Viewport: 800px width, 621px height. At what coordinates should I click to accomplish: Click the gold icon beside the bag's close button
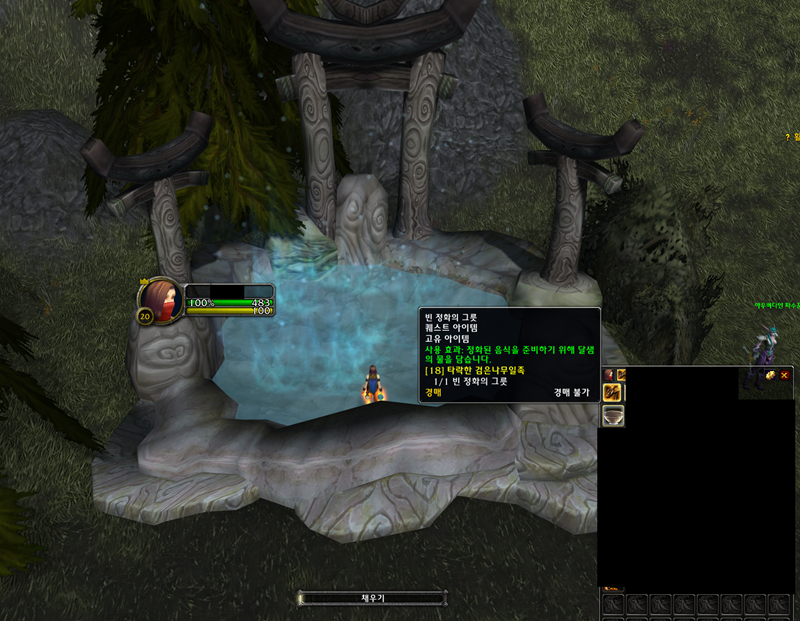pos(770,375)
